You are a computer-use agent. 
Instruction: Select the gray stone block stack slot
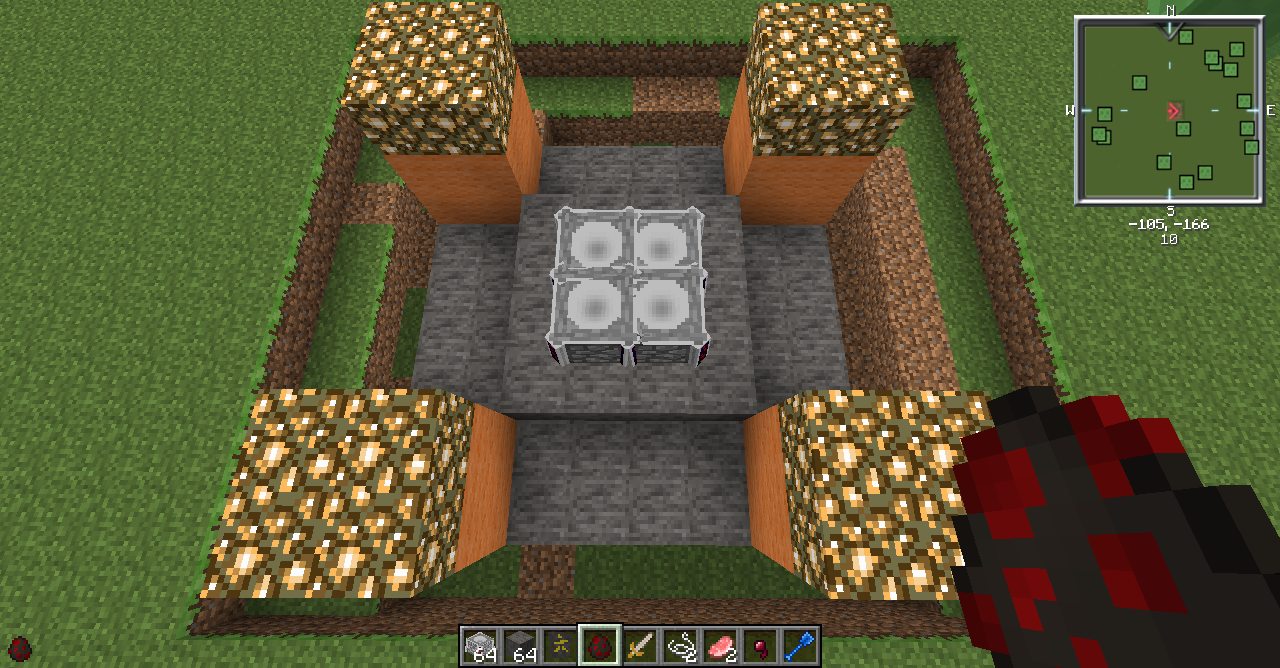click(x=521, y=645)
